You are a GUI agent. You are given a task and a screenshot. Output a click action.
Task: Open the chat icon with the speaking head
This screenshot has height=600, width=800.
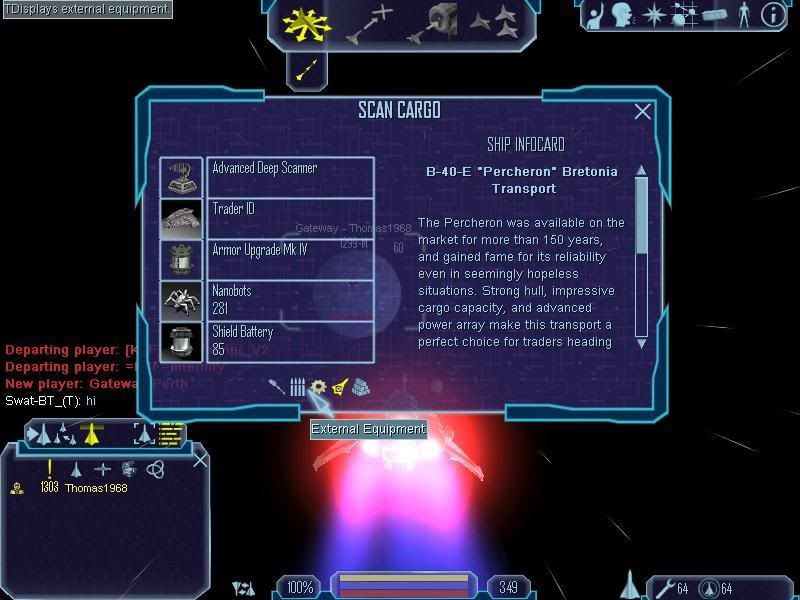click(623, 15)
